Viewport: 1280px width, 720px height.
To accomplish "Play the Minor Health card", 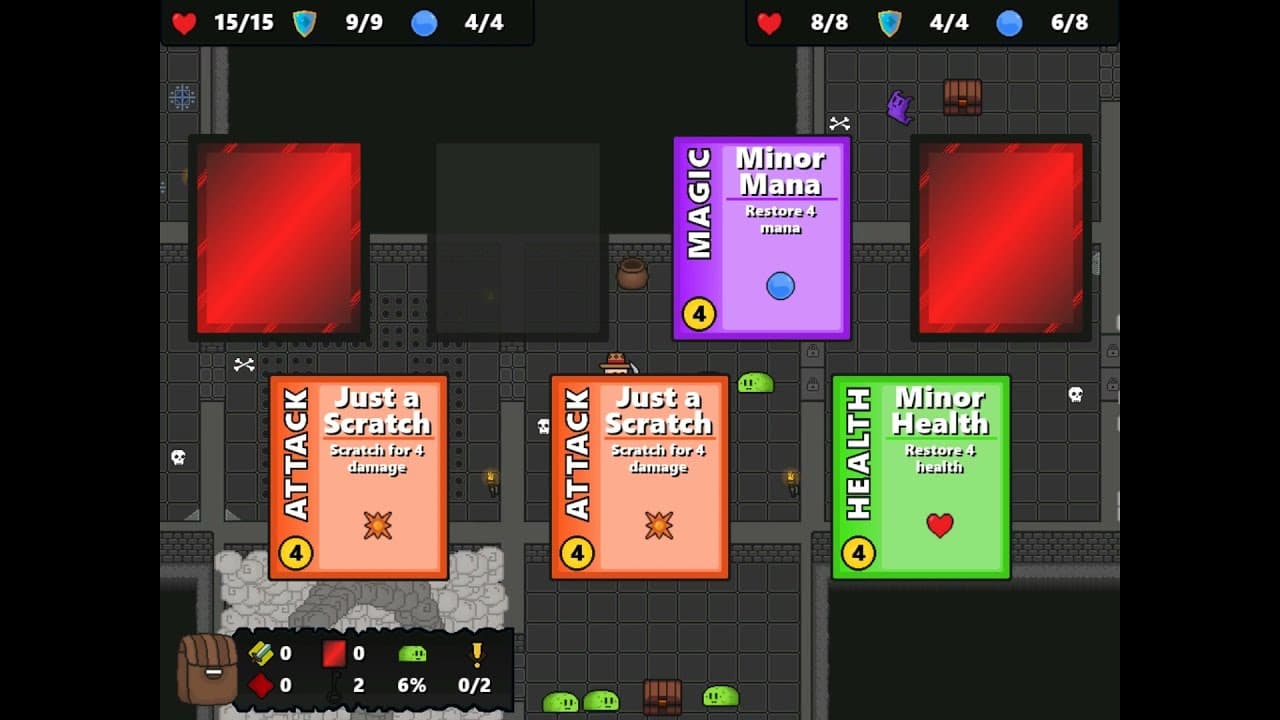I will tap(920, 475).
